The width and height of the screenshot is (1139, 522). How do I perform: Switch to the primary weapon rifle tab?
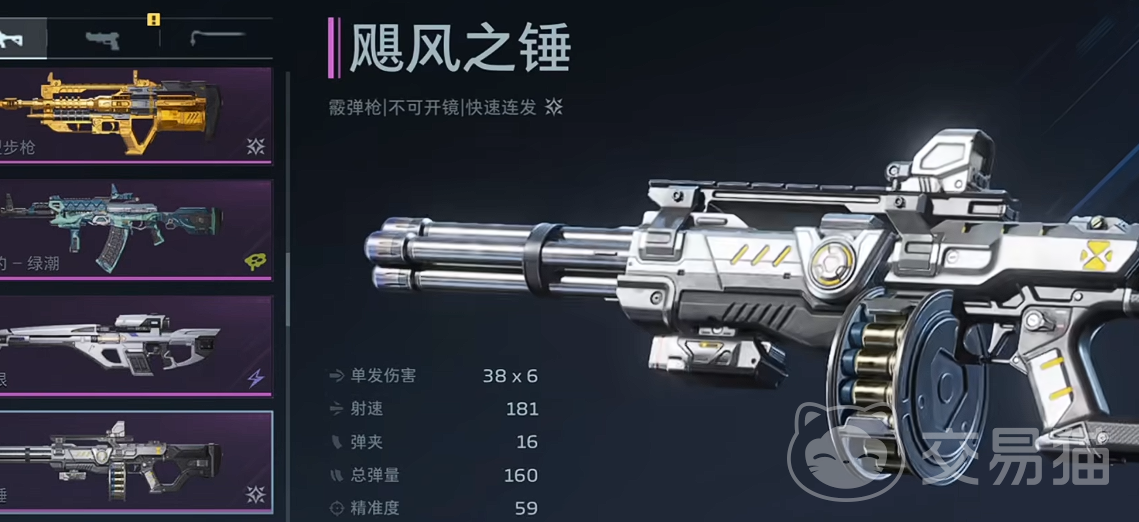pyautogui.click(x=20, y=39)
